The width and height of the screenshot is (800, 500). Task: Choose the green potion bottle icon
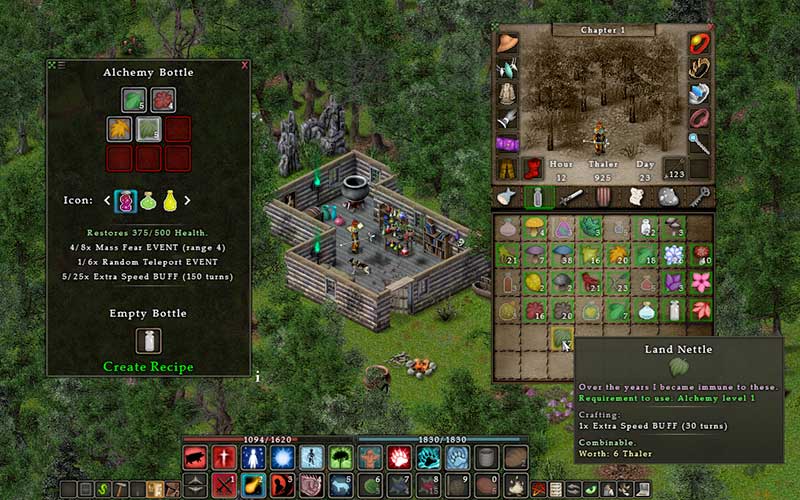pyautogui.click(x=148, y=200)
